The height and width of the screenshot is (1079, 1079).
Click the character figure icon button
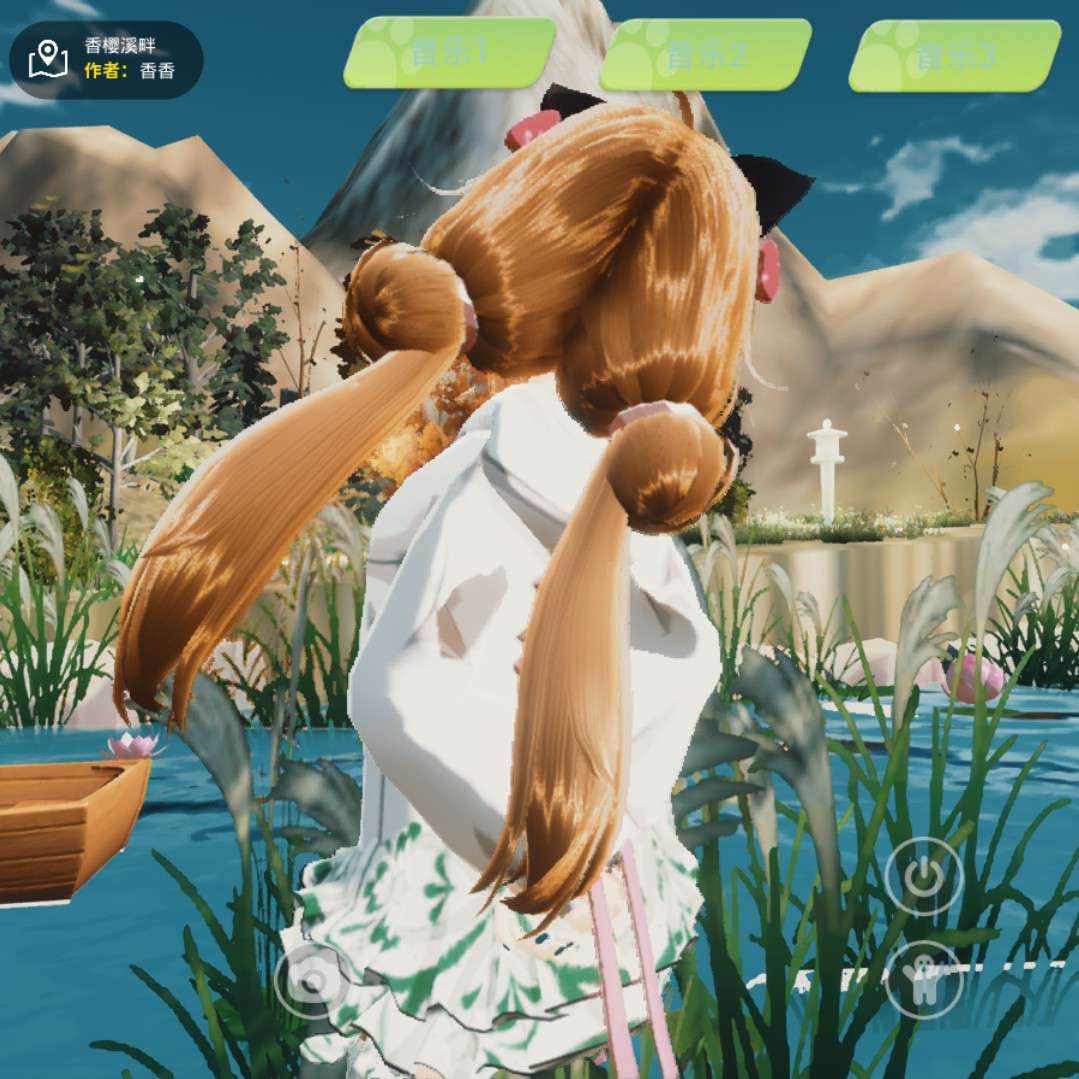tap(924, 979)
